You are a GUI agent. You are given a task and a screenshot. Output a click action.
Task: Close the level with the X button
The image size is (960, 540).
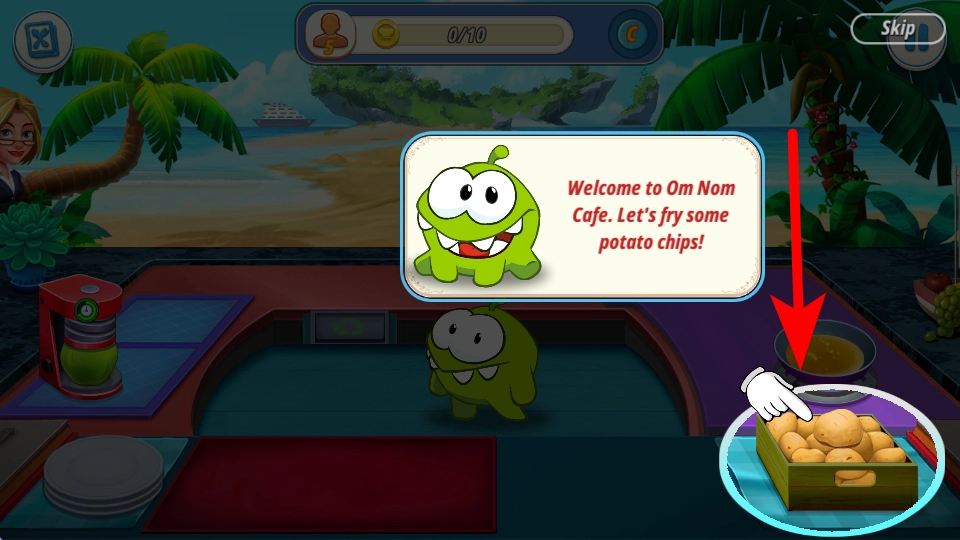41,41
